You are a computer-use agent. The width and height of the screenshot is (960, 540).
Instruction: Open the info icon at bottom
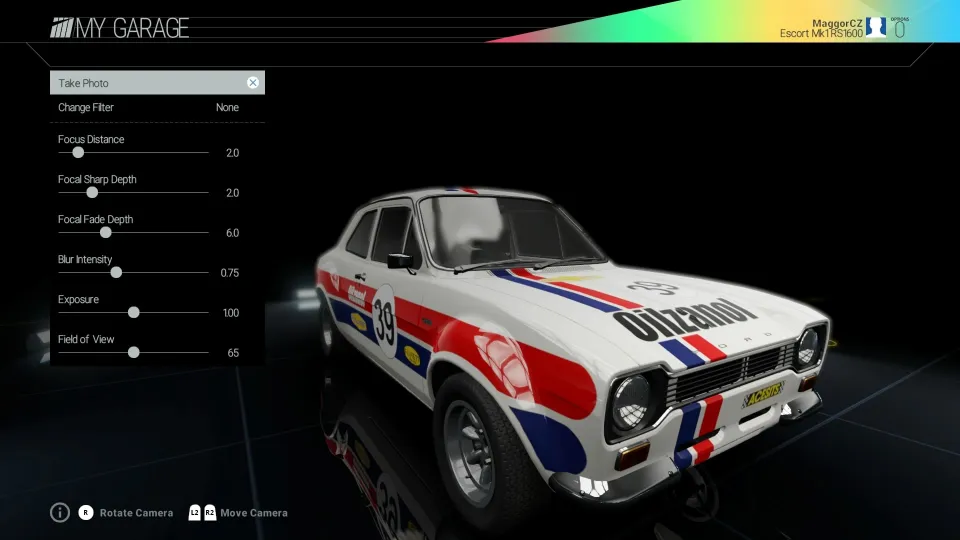[x=60, y=513]
